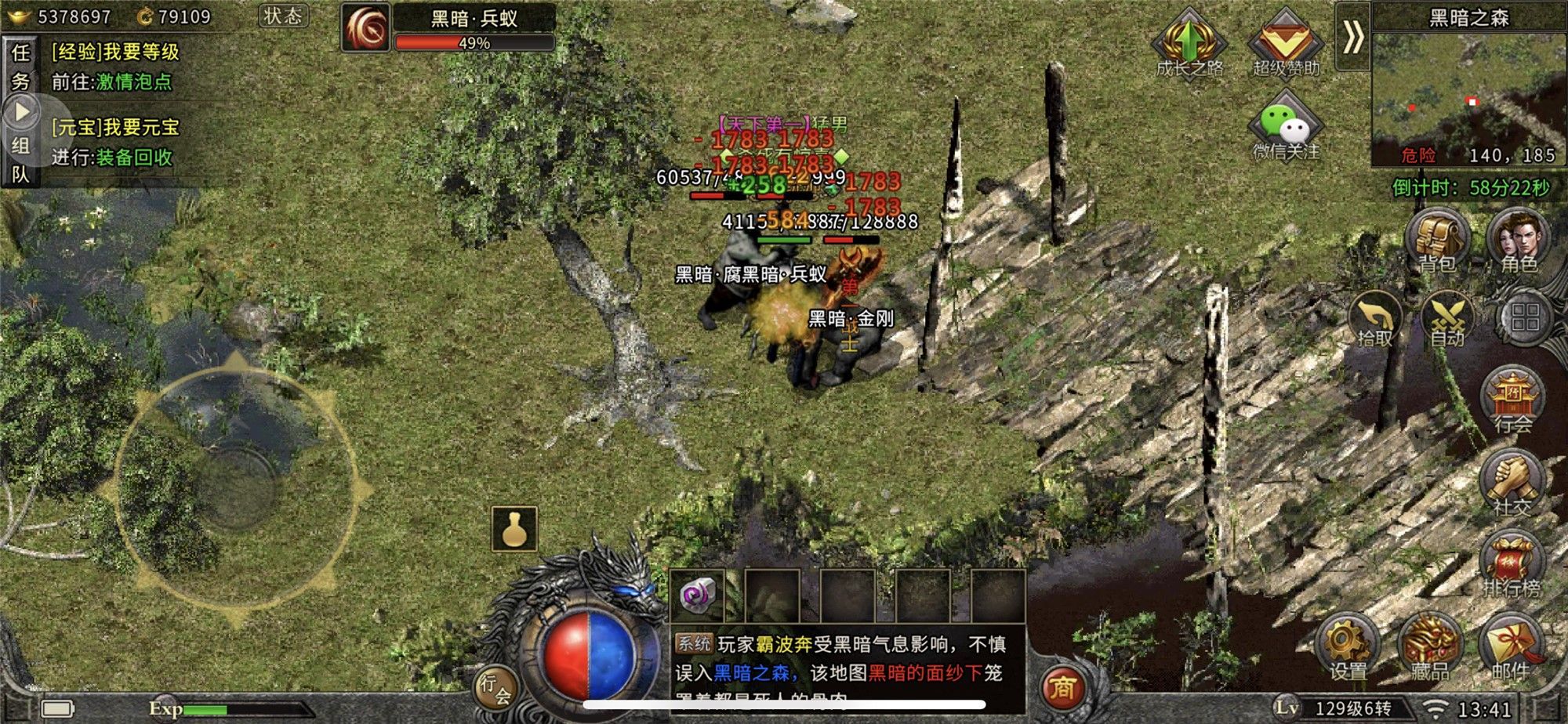This screenshot has height=724, width=1568.
Task: Tap the 微信关注 WeChat follow icon
Action: click(x=1286, y=125)
